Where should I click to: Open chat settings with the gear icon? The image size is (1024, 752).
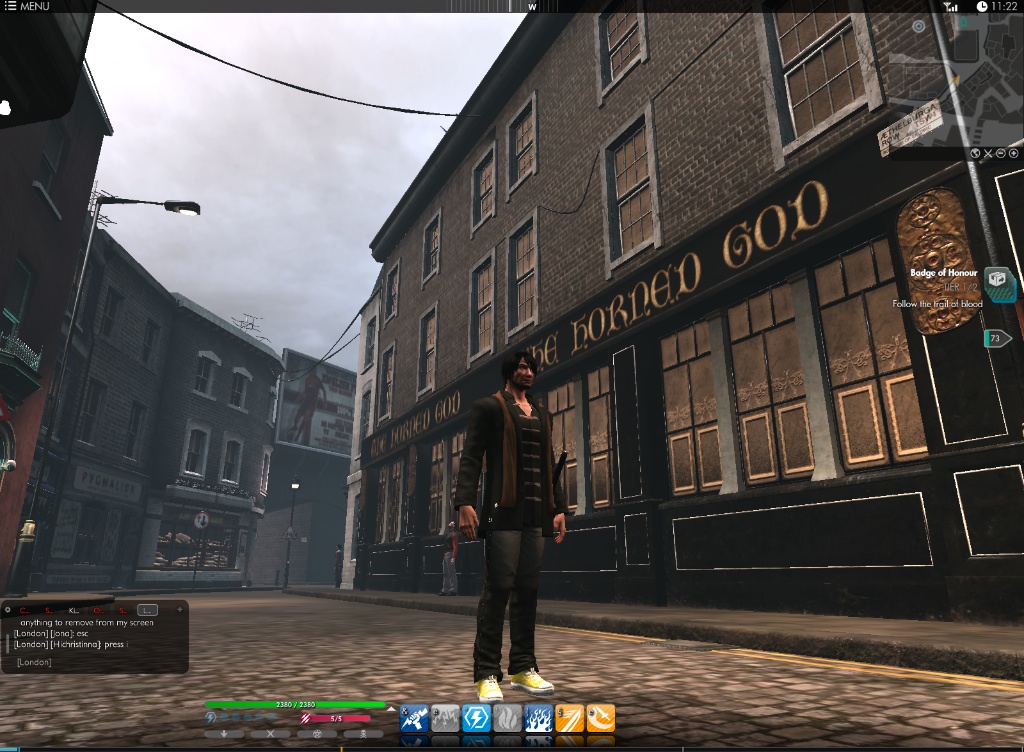pyautogui.click(x=8, y=608)
